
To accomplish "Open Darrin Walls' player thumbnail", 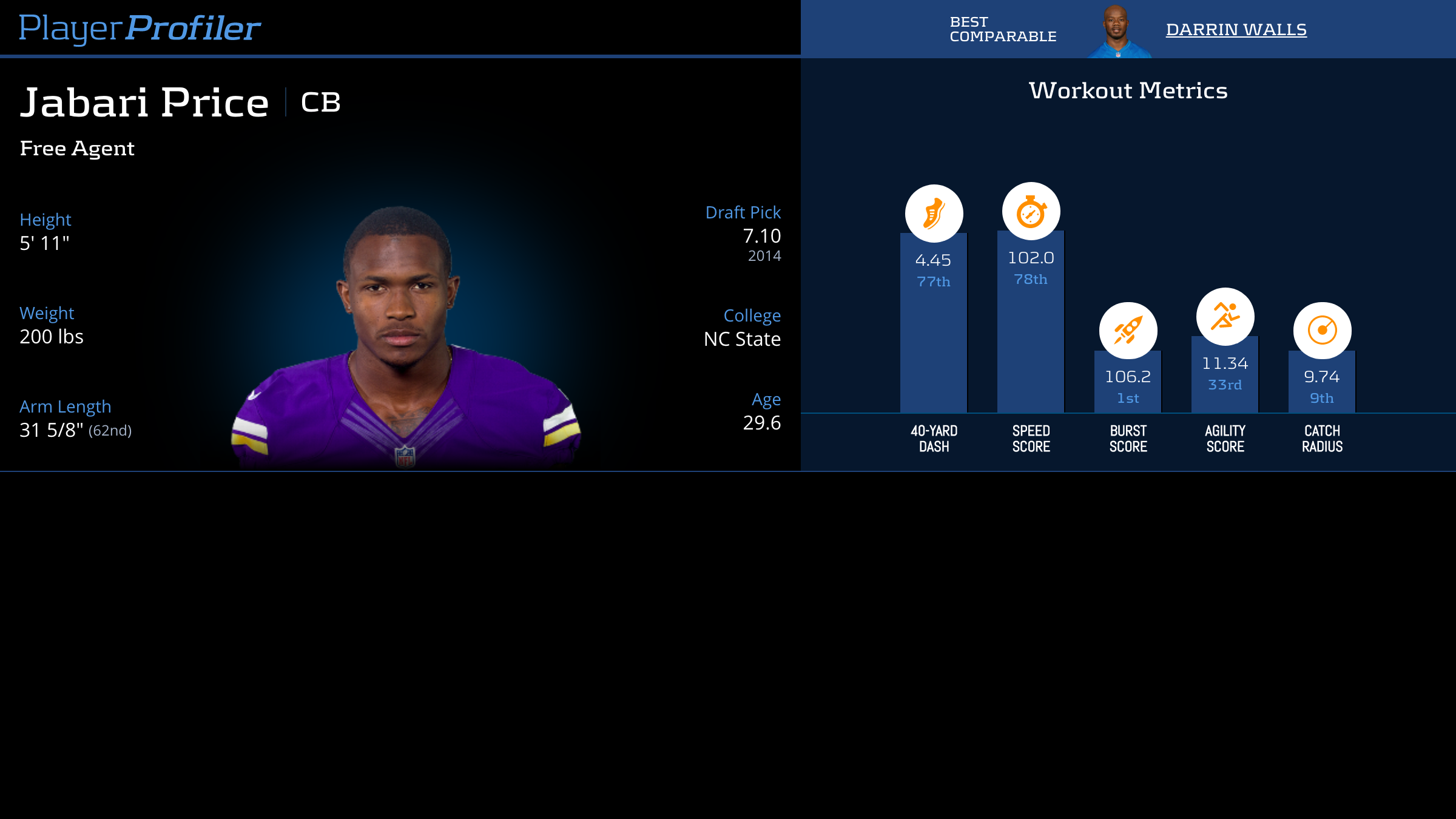I will point(1117,32).
